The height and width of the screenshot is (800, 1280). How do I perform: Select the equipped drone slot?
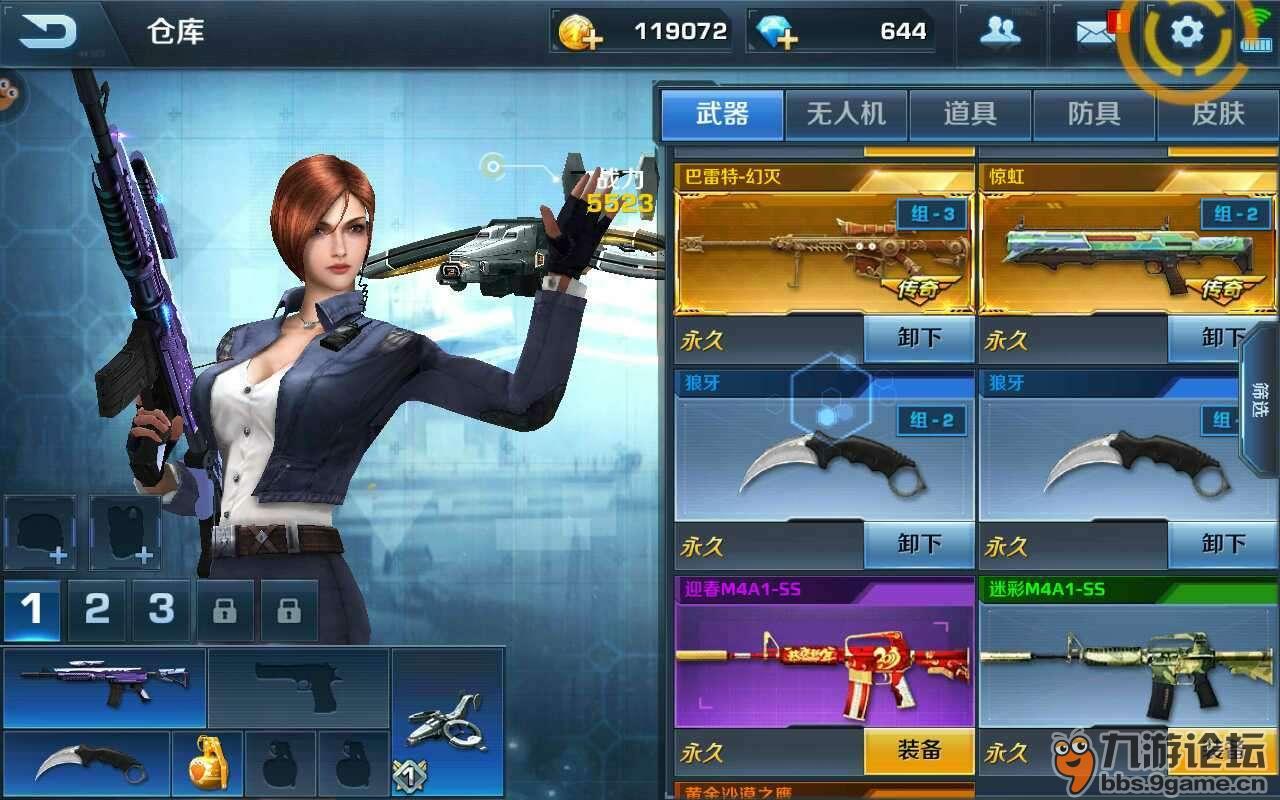coord(447,720)
